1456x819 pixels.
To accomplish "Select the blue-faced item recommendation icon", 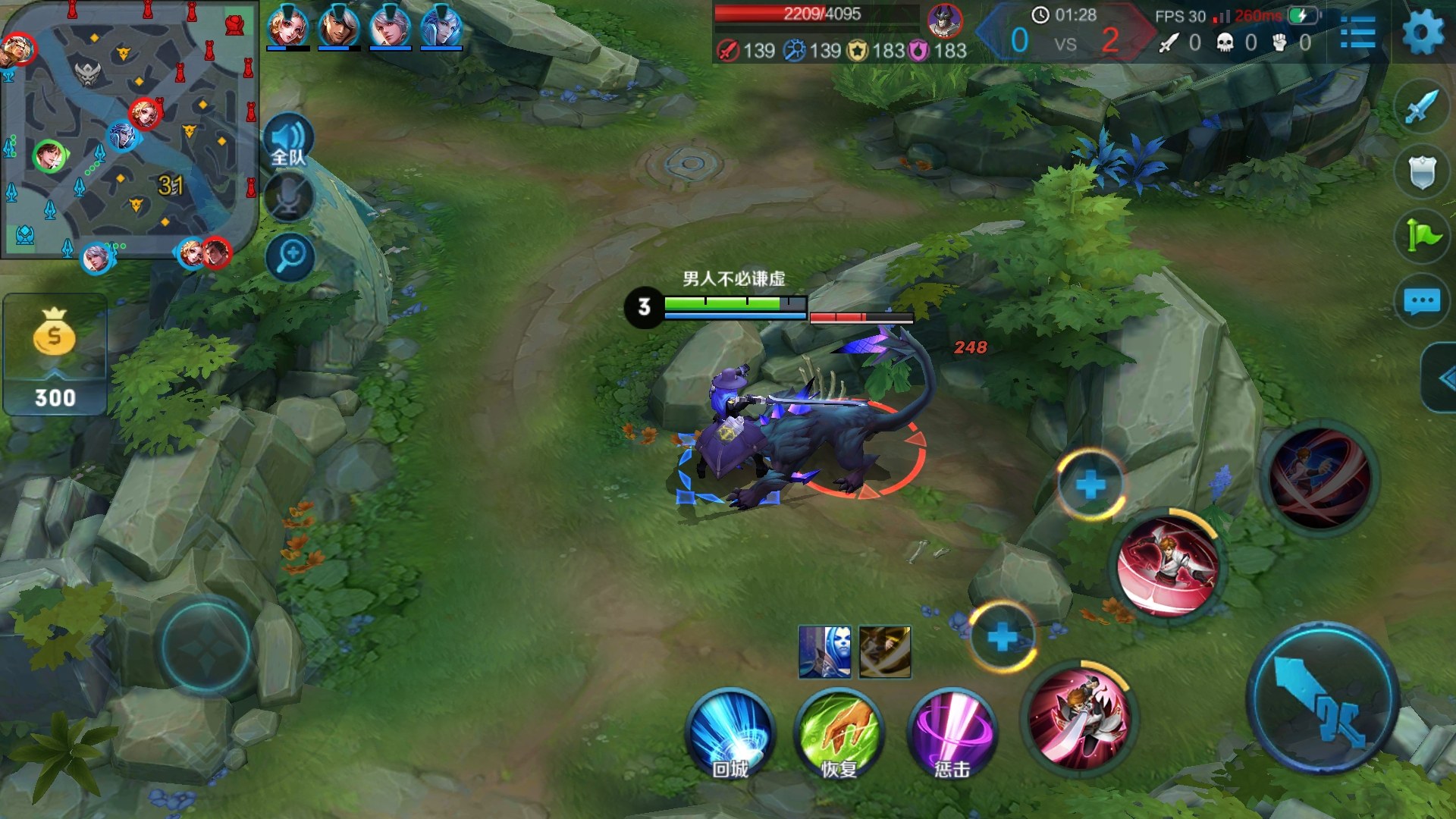I will (824, 651).
